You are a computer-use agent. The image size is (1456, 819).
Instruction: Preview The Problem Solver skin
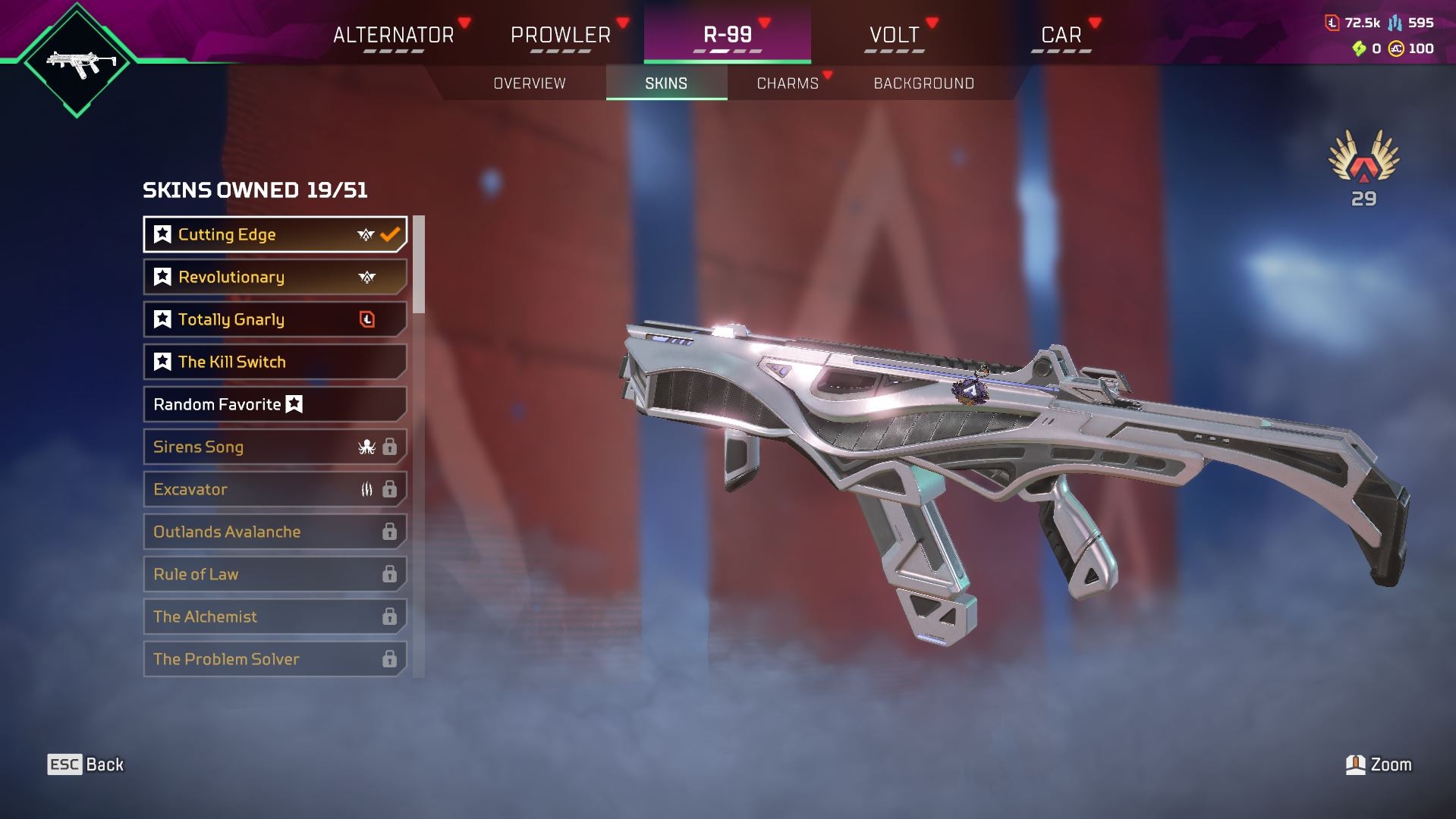275,659
